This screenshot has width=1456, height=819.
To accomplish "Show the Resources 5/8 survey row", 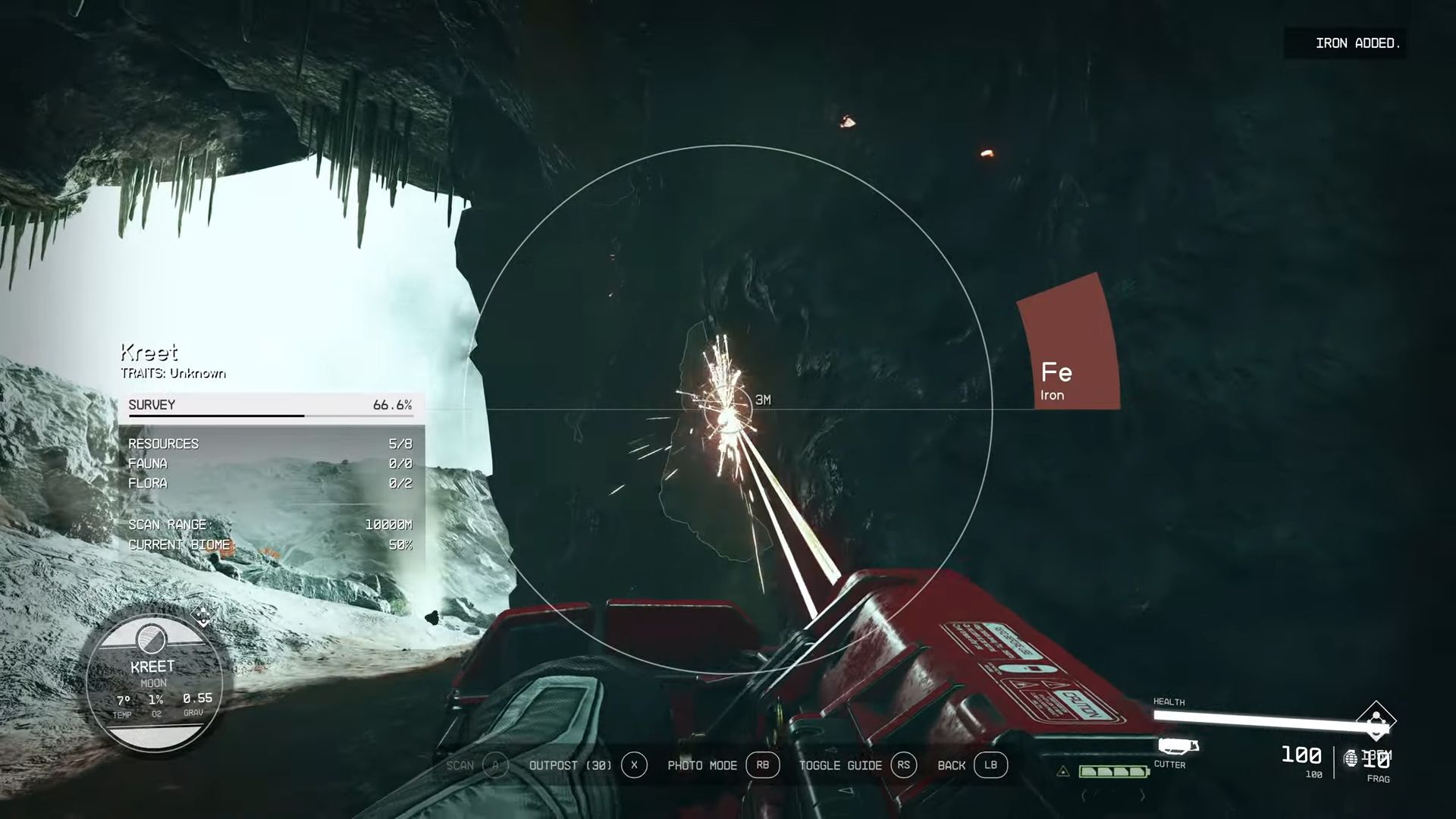I will click(270, 444).
